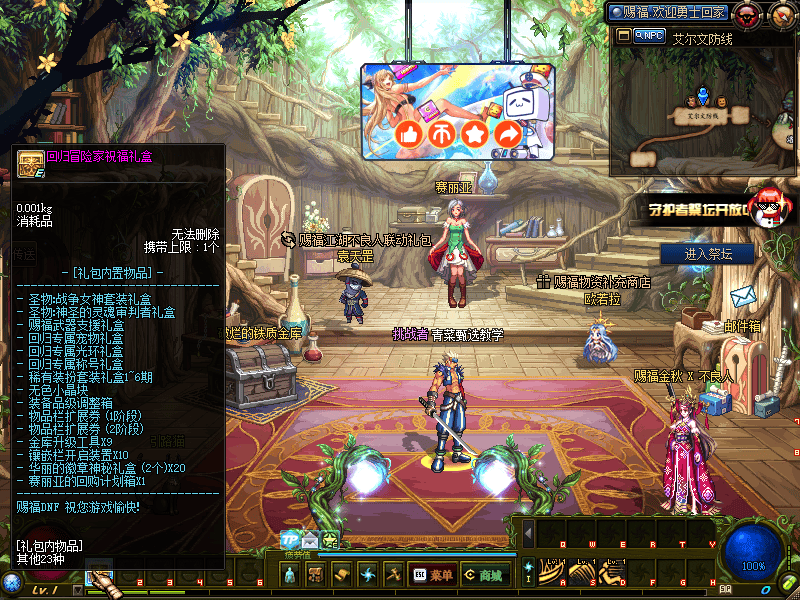Click the TP icon above the fatigue bar

(x=291, y=540)
